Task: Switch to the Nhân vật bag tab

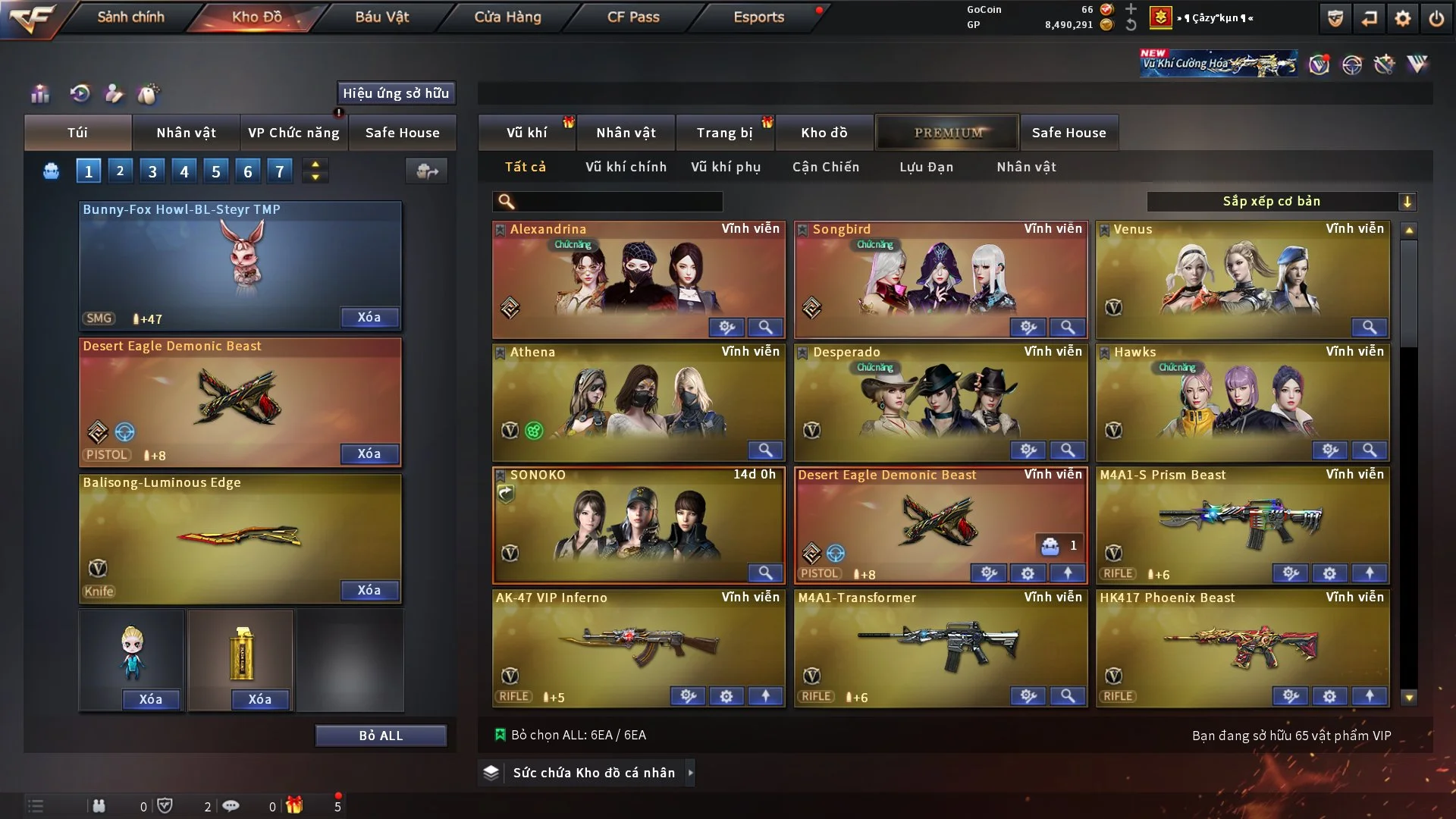Action: 186,133
